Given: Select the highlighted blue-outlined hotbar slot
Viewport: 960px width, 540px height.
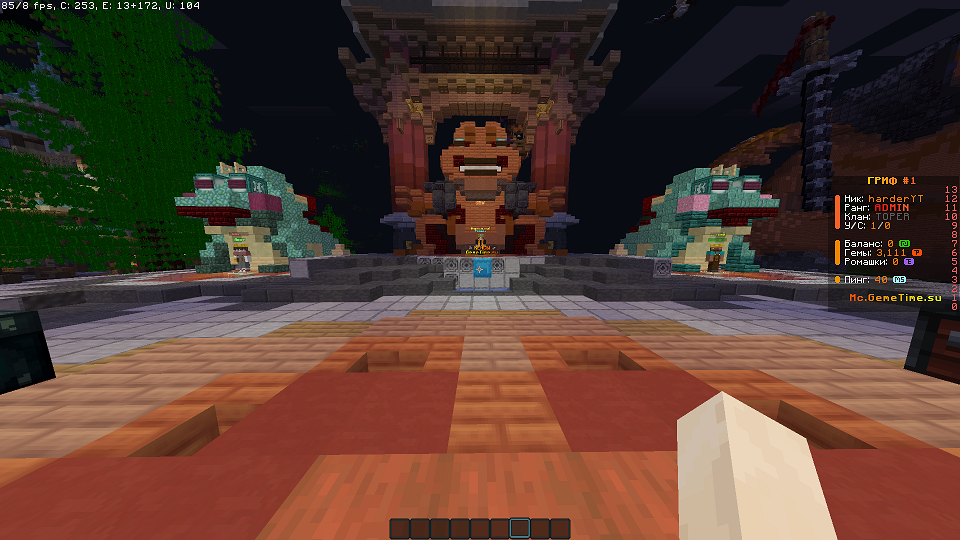Looking at the screenshot, I should [520, 528].
